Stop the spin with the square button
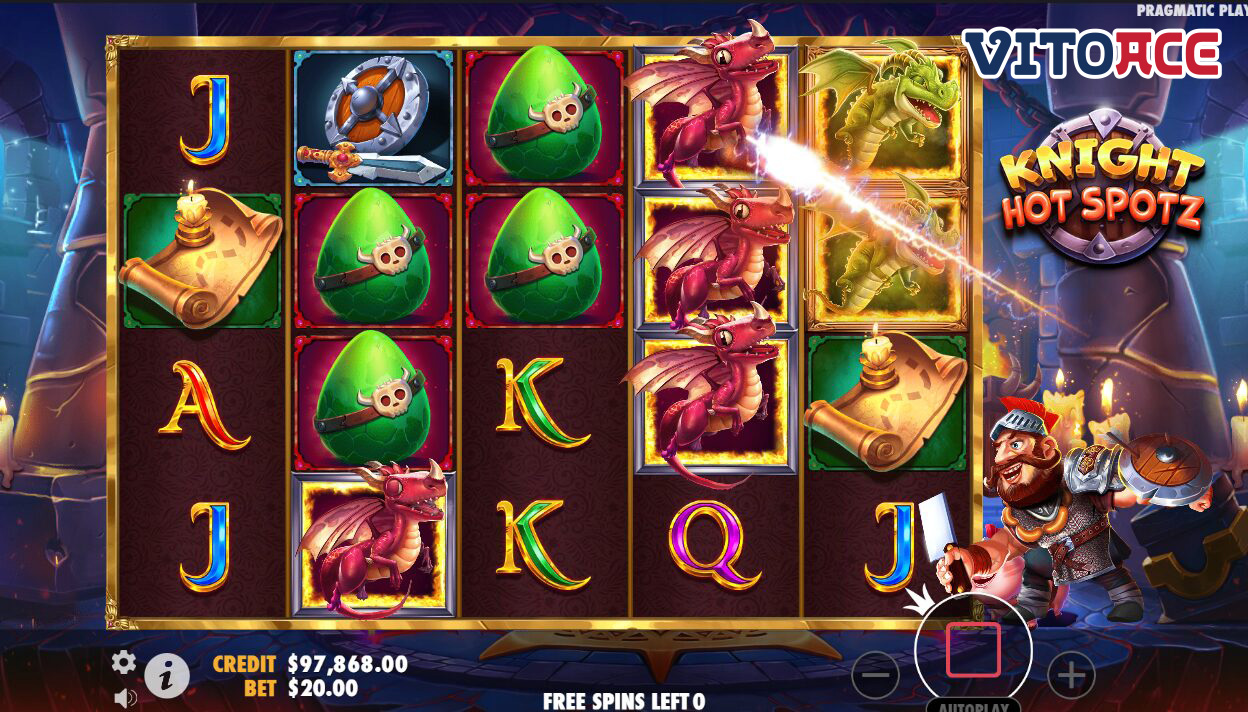 (x=973, y=650)
